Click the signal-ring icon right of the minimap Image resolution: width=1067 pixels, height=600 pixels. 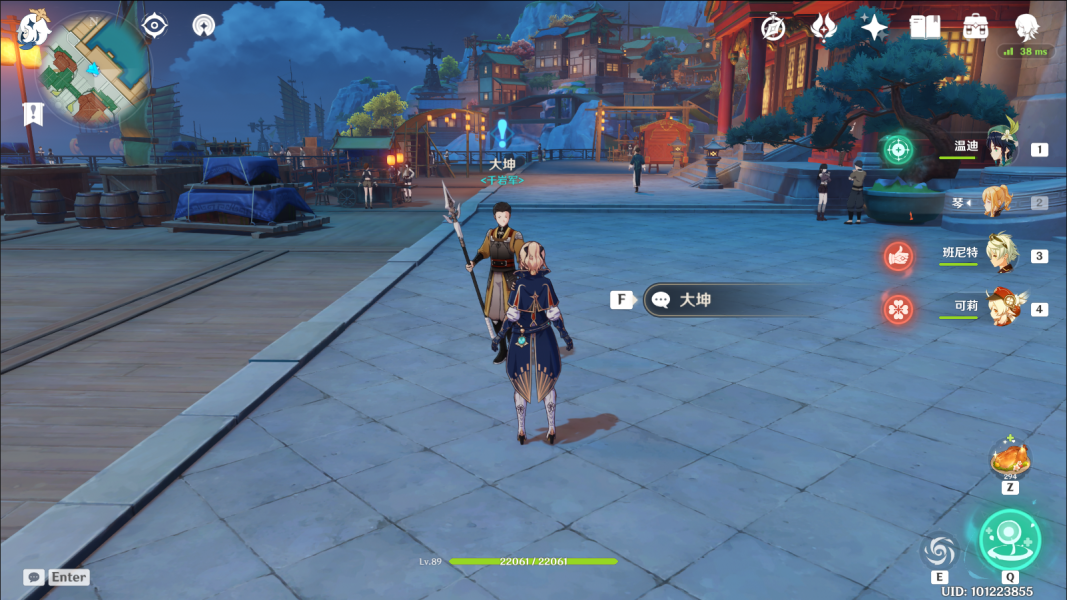204,25
